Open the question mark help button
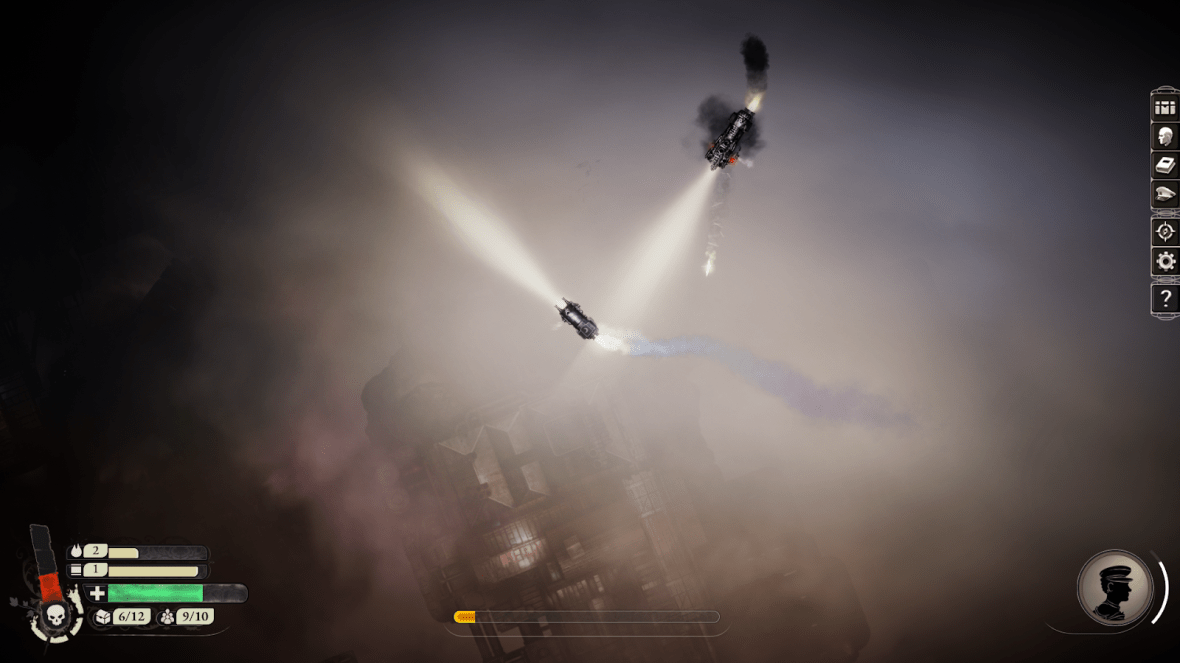This screenshot has height=663, width=1180. coord(1164,298)
